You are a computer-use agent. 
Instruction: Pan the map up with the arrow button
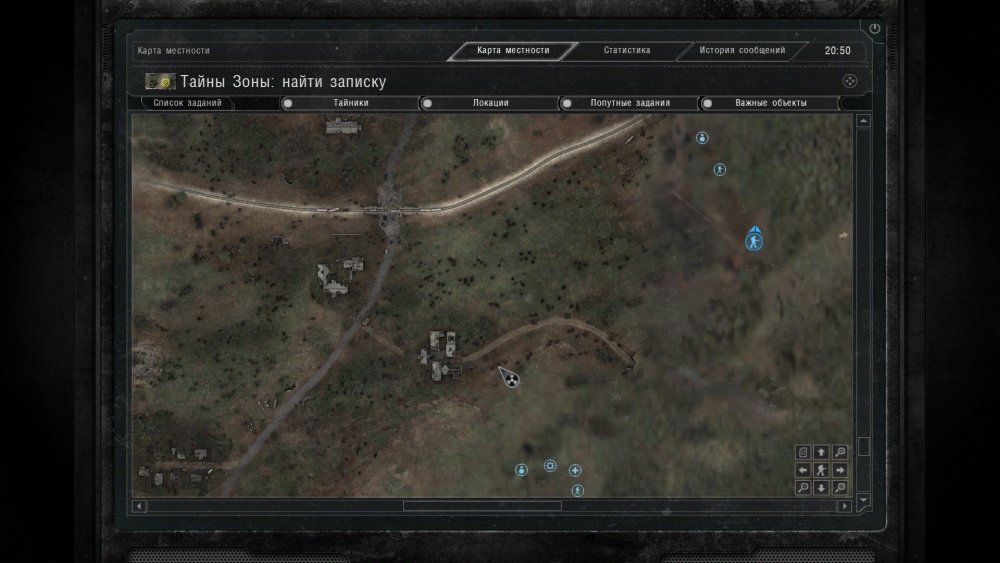coord(821,452)
